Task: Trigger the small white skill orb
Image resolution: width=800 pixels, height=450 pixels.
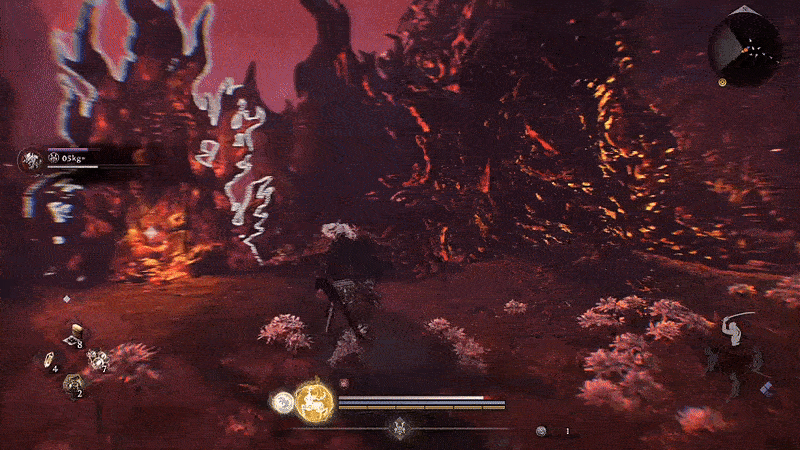Action: coord(282,403)
